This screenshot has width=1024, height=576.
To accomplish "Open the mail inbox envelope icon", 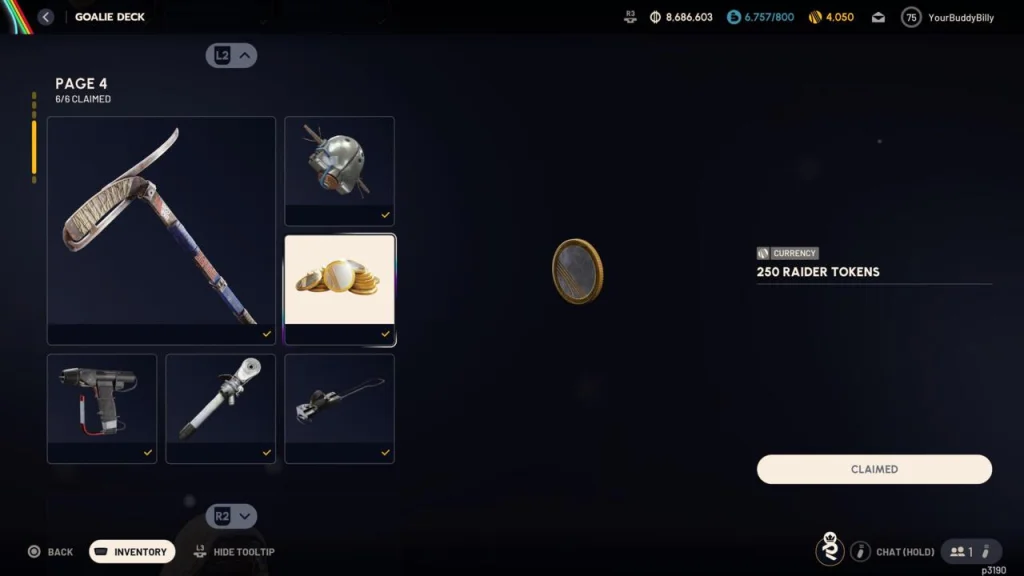I will 878,17.
